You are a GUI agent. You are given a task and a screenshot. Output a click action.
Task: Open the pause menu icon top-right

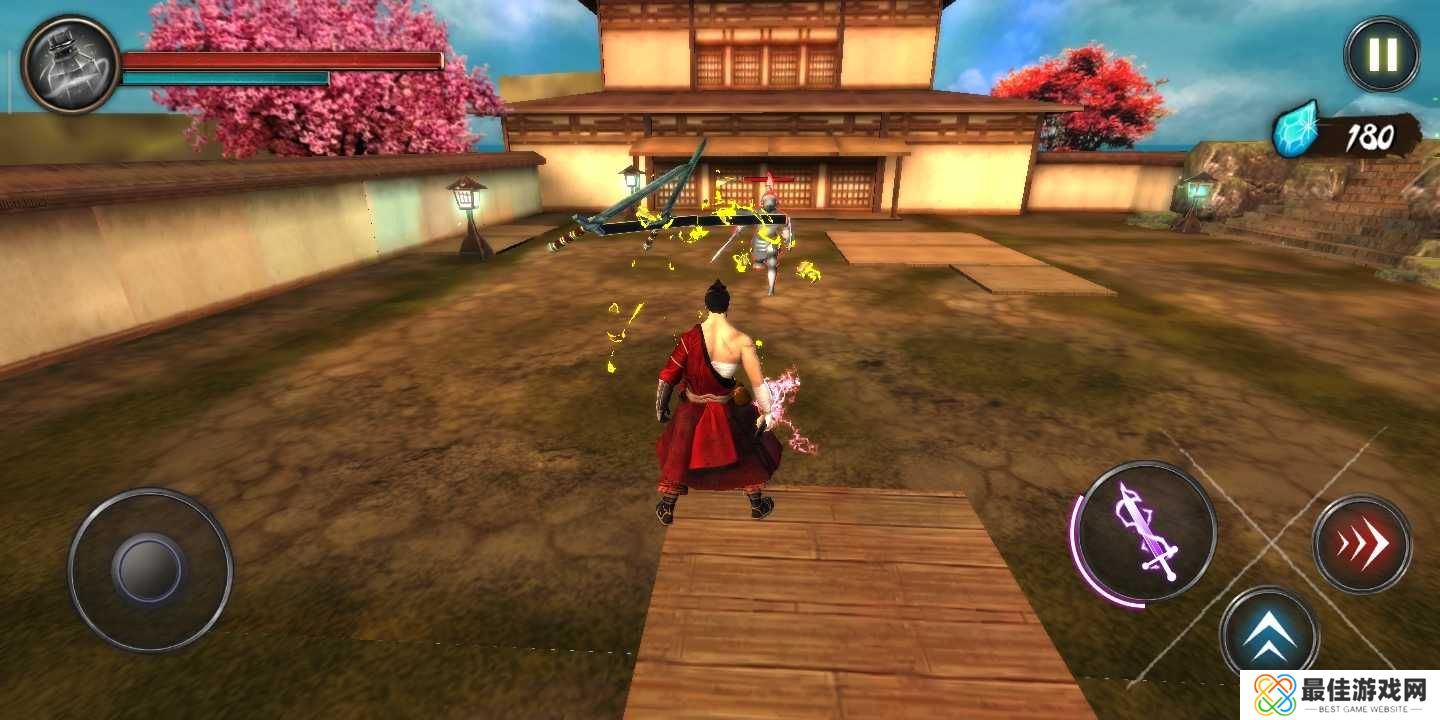click(x=1381, y=54)
